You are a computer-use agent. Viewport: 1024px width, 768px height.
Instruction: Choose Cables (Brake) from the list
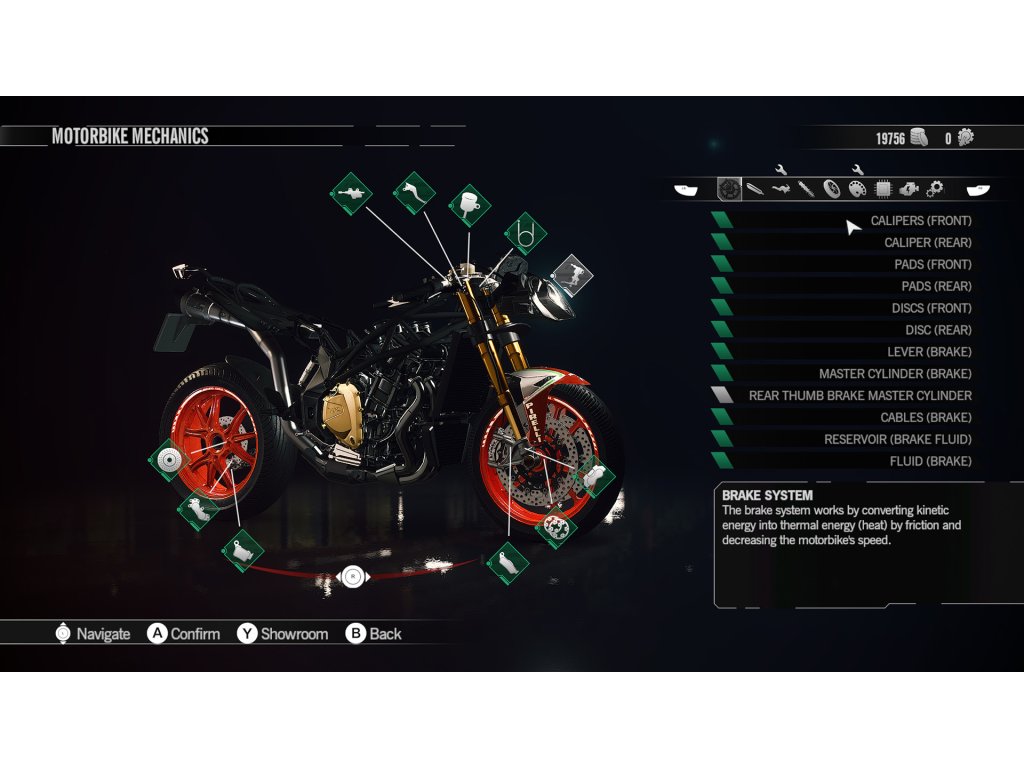(x=925, y=419)
